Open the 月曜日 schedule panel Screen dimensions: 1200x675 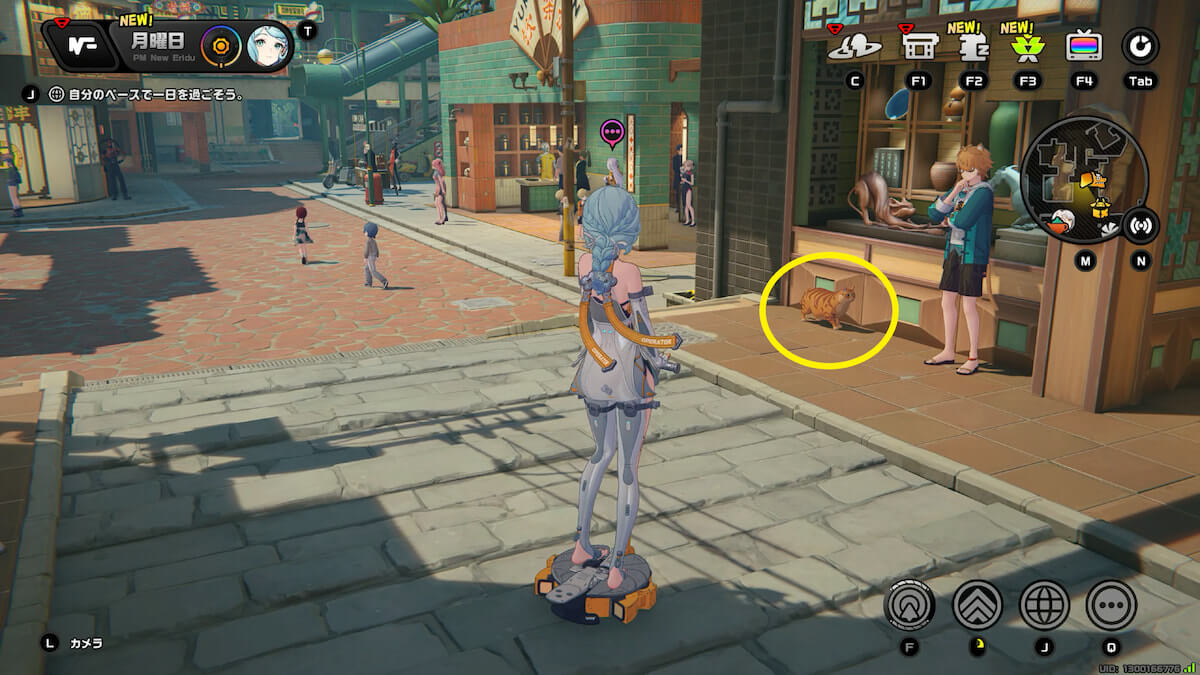[160, 46]
